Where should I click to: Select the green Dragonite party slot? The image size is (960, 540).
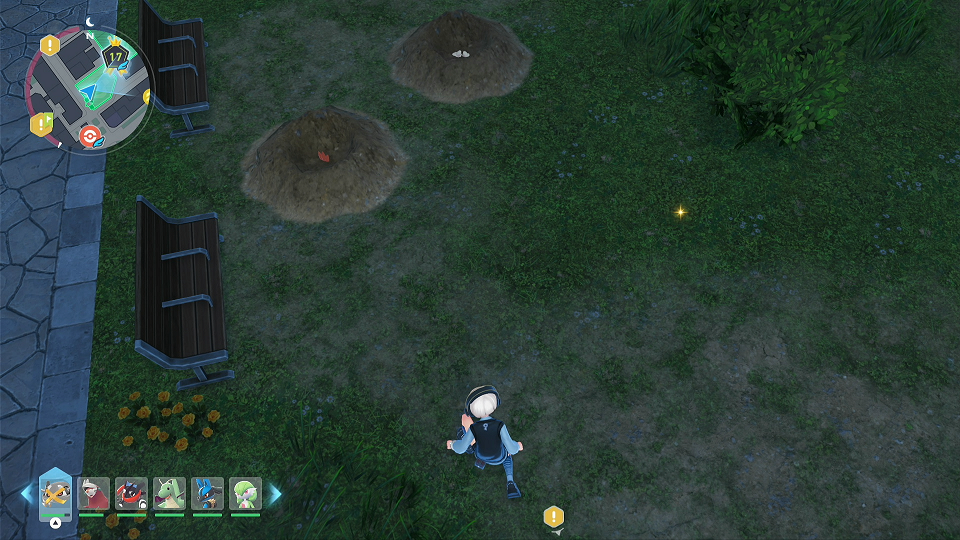click(169, 493)
